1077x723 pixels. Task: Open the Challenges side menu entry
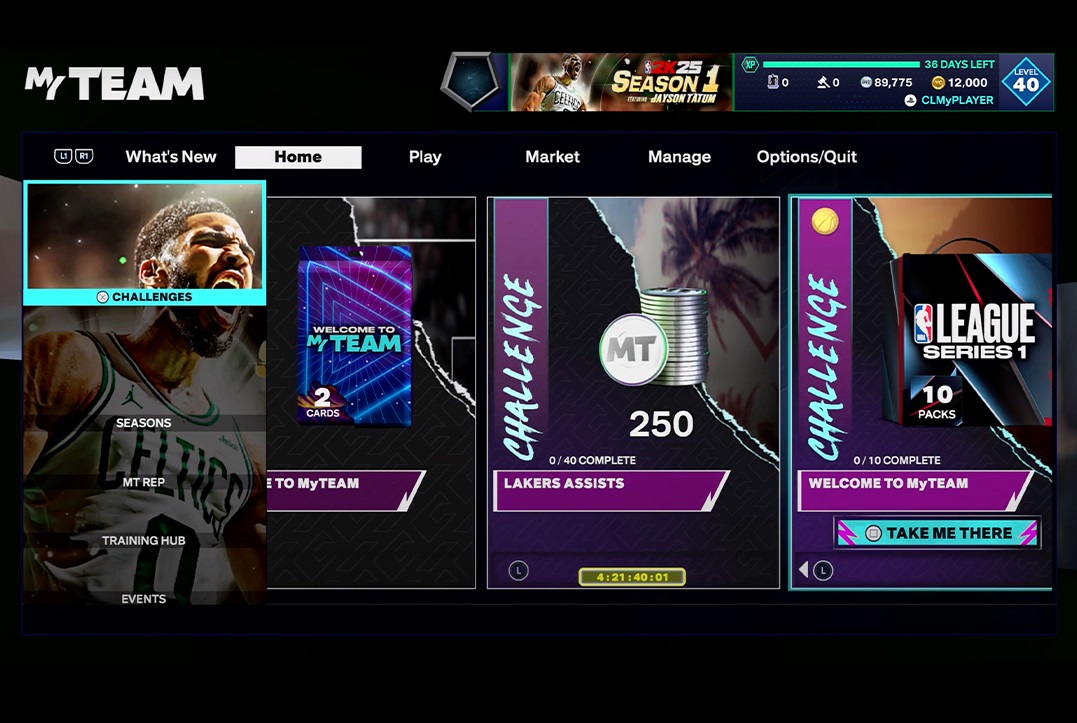tap(145, 243)
